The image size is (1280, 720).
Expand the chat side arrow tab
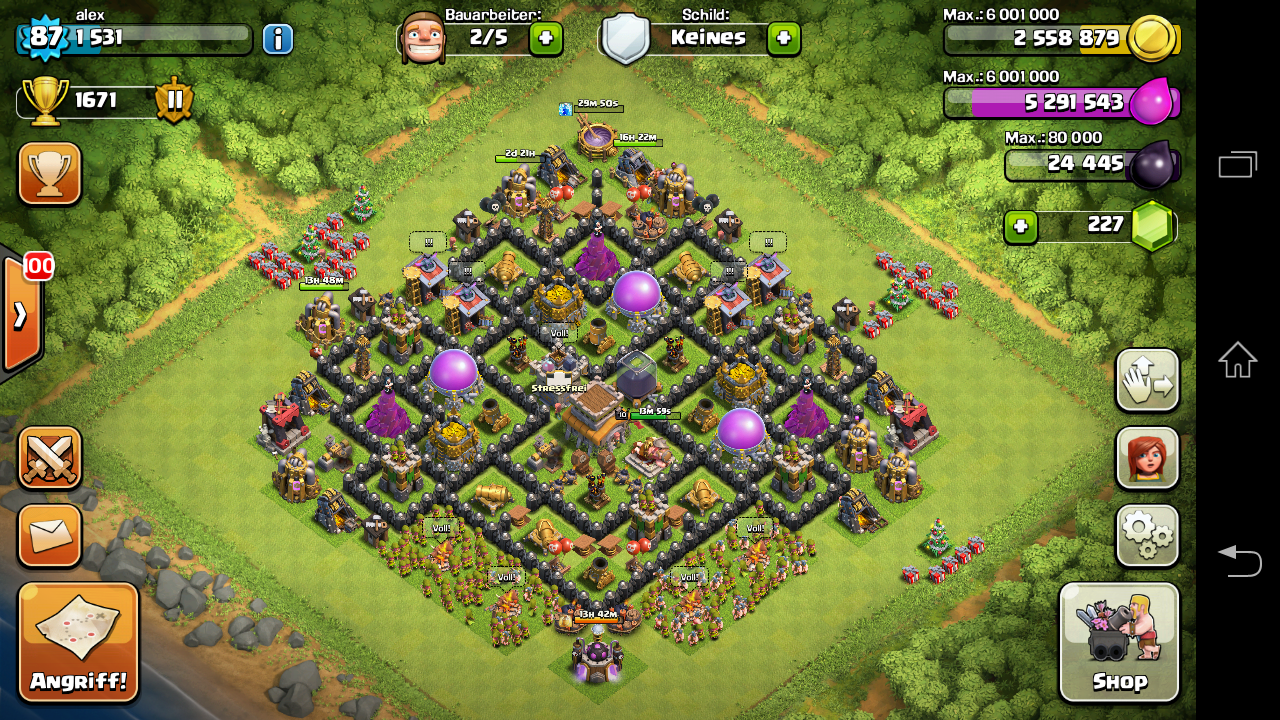coord(20,314)
